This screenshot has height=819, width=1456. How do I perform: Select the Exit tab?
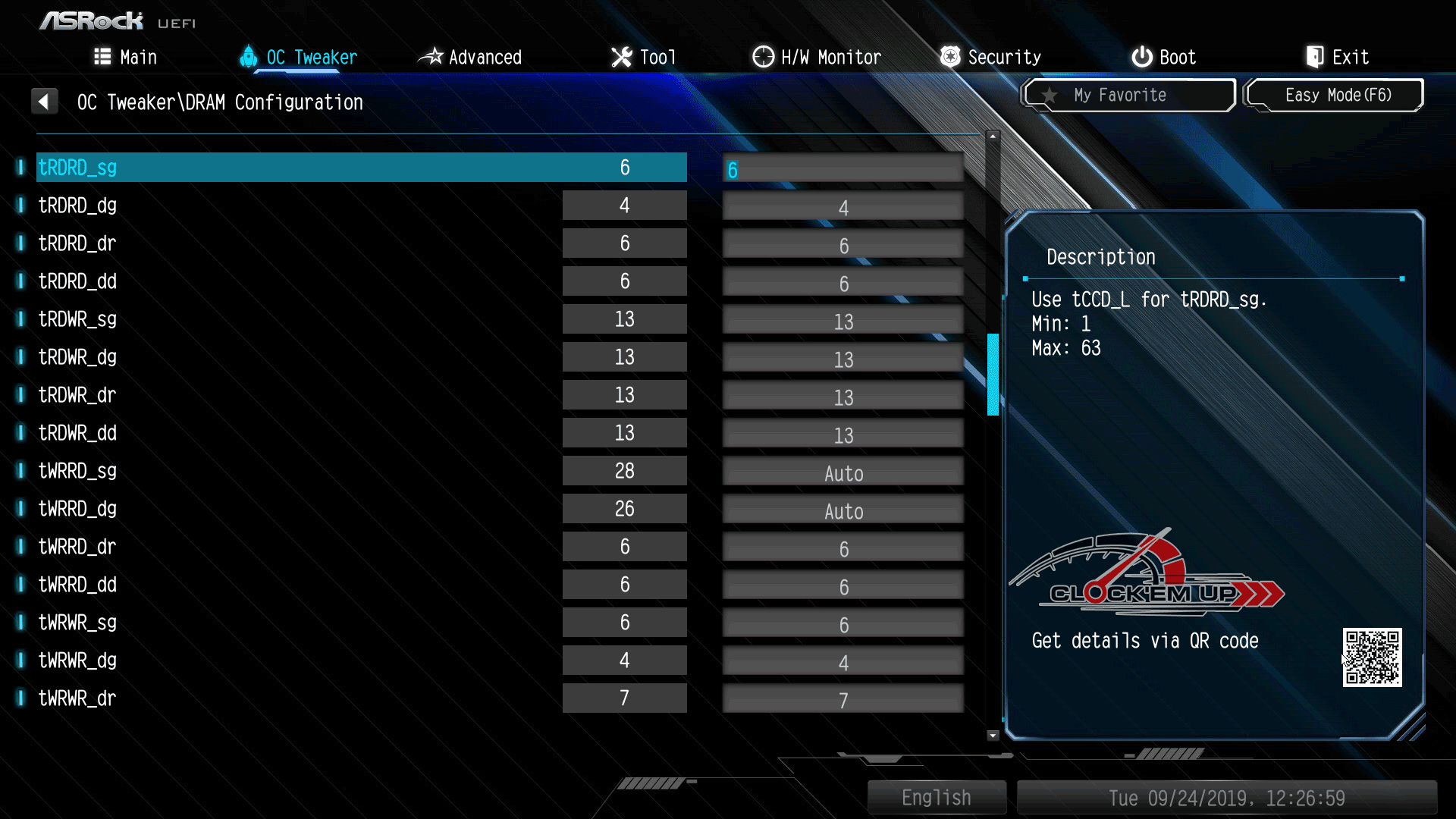tap(1337, 58)
